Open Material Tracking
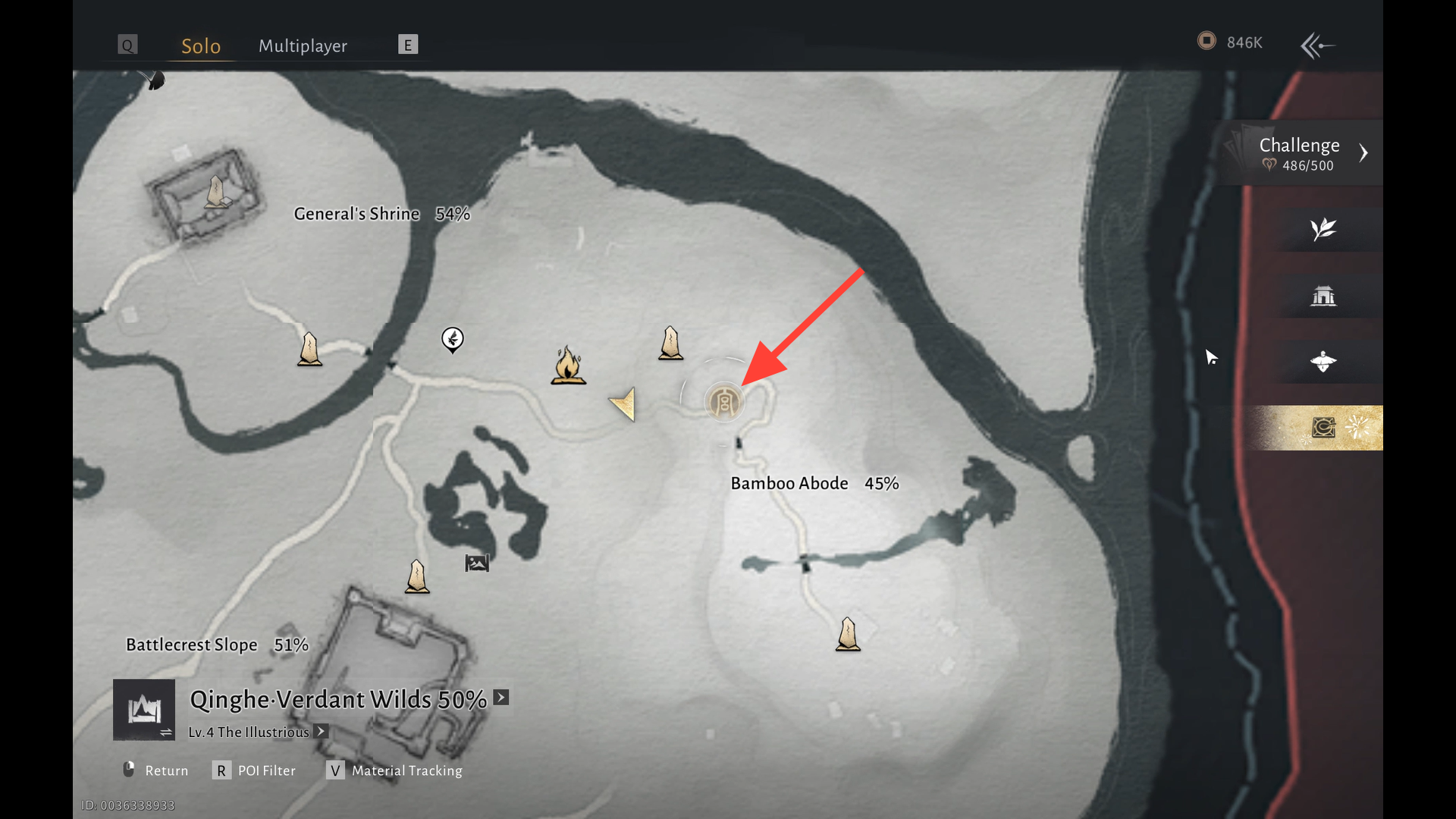 396,770
